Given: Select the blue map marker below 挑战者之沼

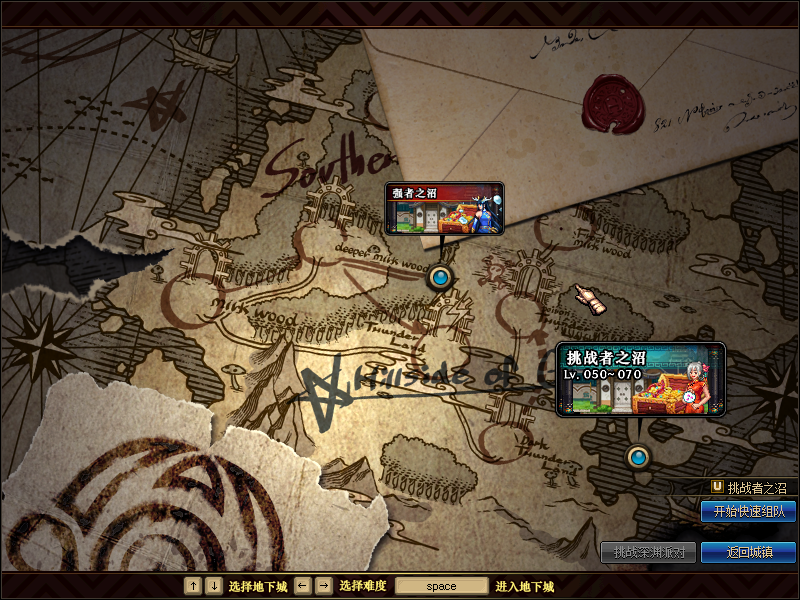Looking at the screenshot, I should pyautogui.click(x=638, y=458).
